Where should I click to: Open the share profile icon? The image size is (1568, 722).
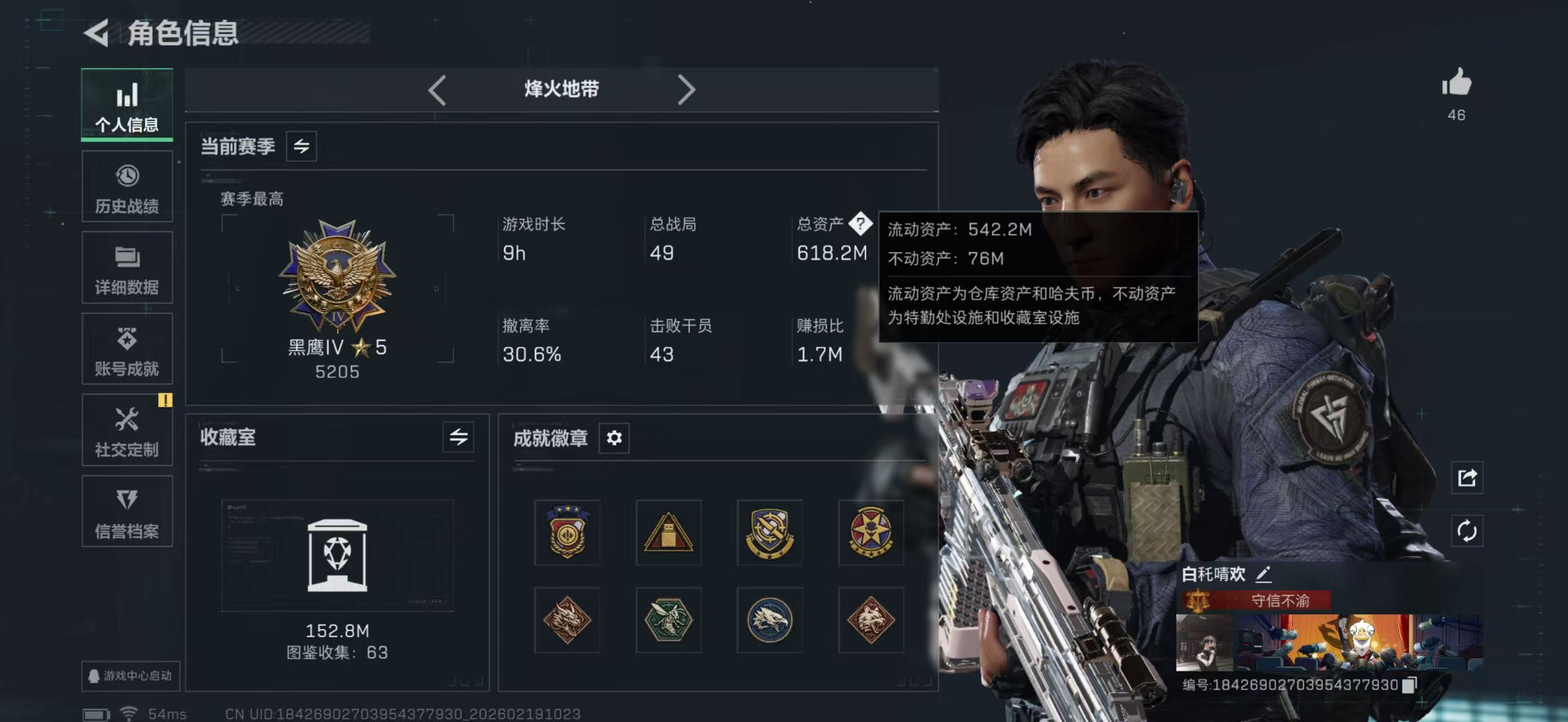1467,478
